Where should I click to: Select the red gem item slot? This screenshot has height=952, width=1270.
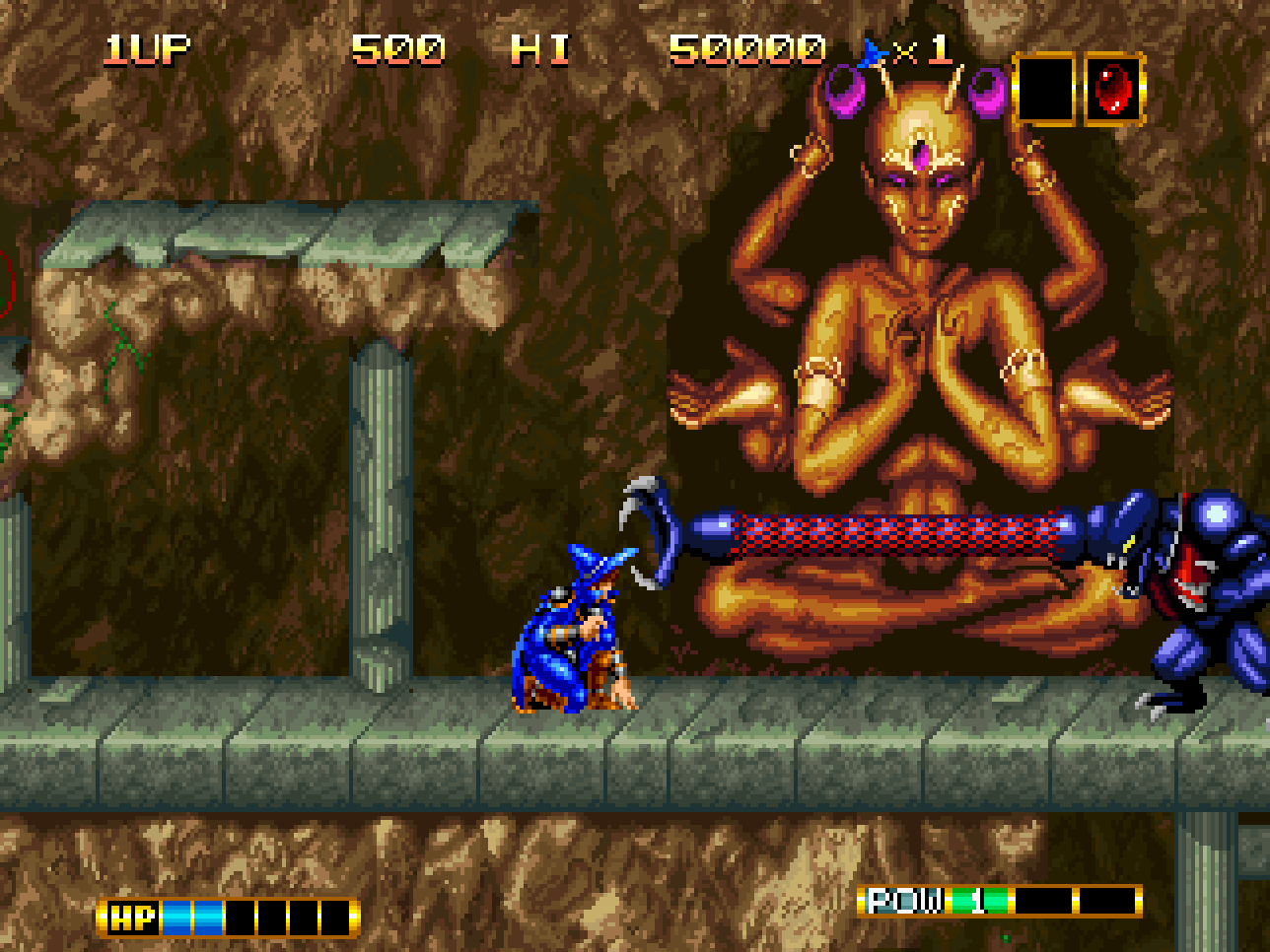coord(1114,90)
